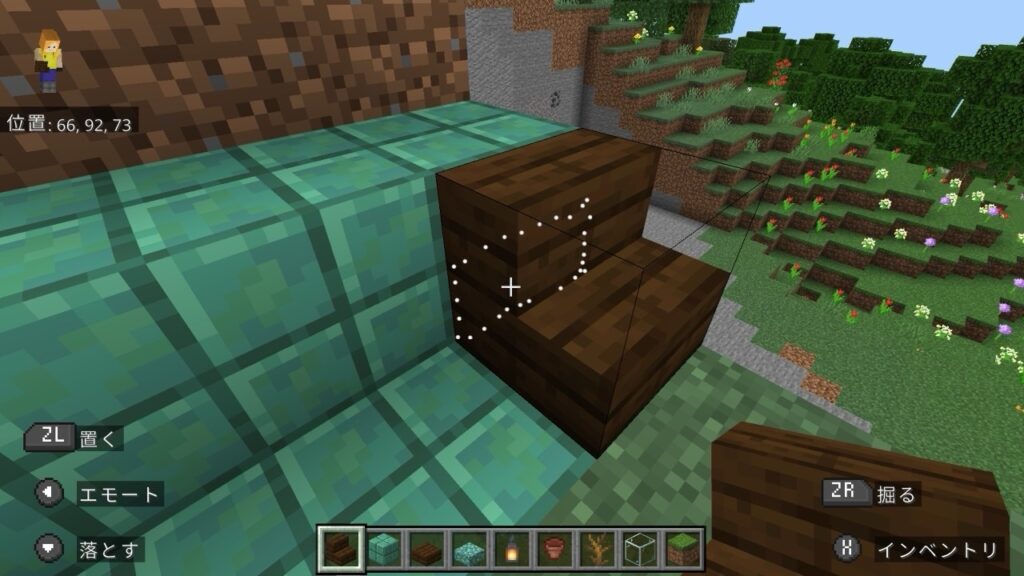This screenshot has width=1024, height=576.
Task: Choose the dark wood slab slot
Action: pyautogui.click(x=426, y=548)
